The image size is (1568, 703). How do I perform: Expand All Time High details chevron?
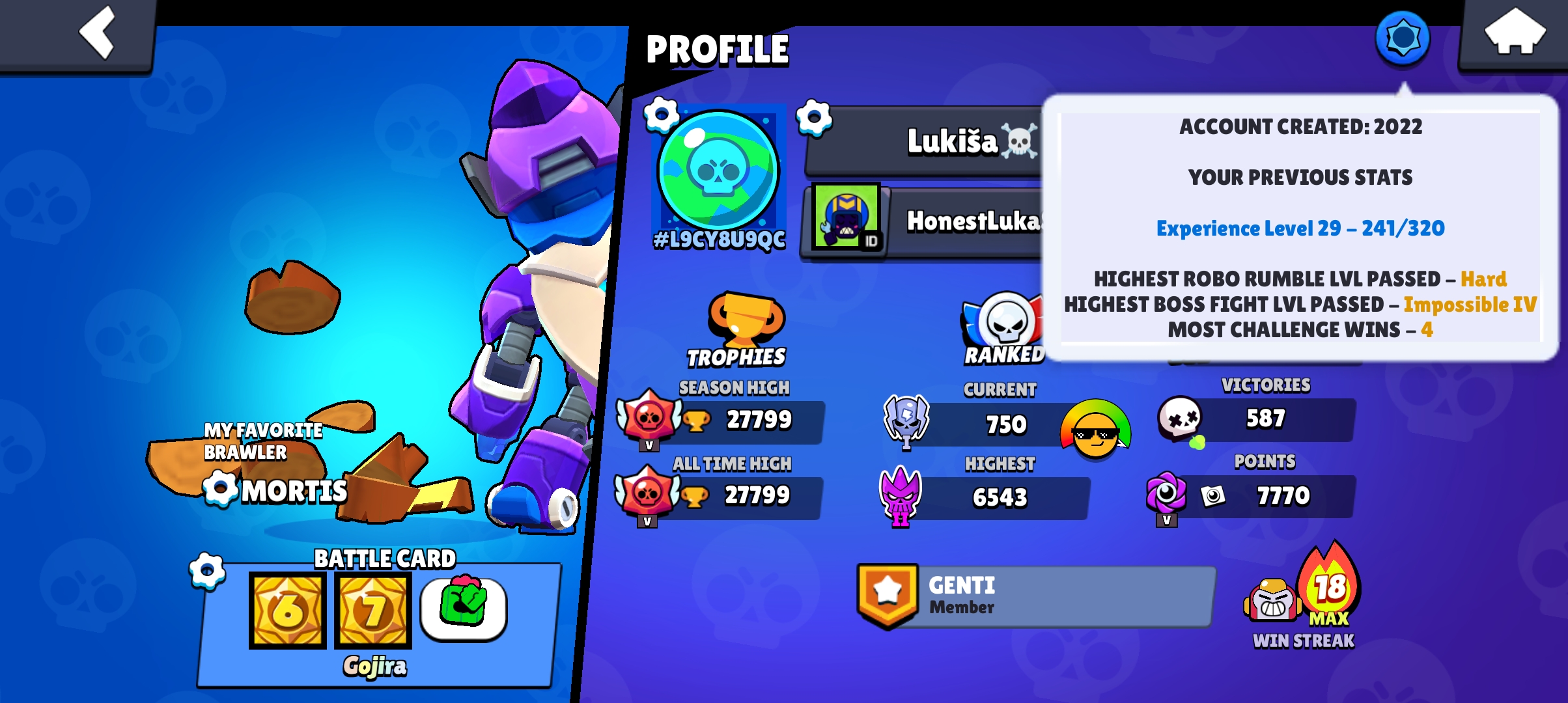click(647, 522)
